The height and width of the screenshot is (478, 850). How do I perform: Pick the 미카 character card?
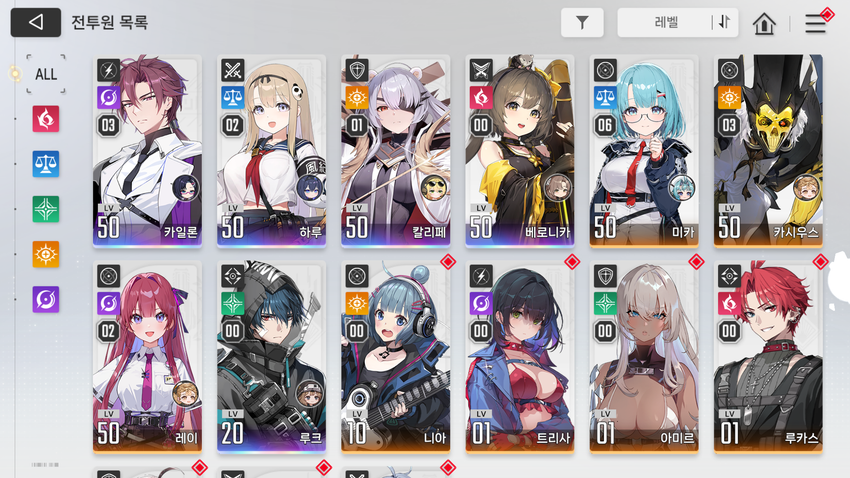[643, 150]
